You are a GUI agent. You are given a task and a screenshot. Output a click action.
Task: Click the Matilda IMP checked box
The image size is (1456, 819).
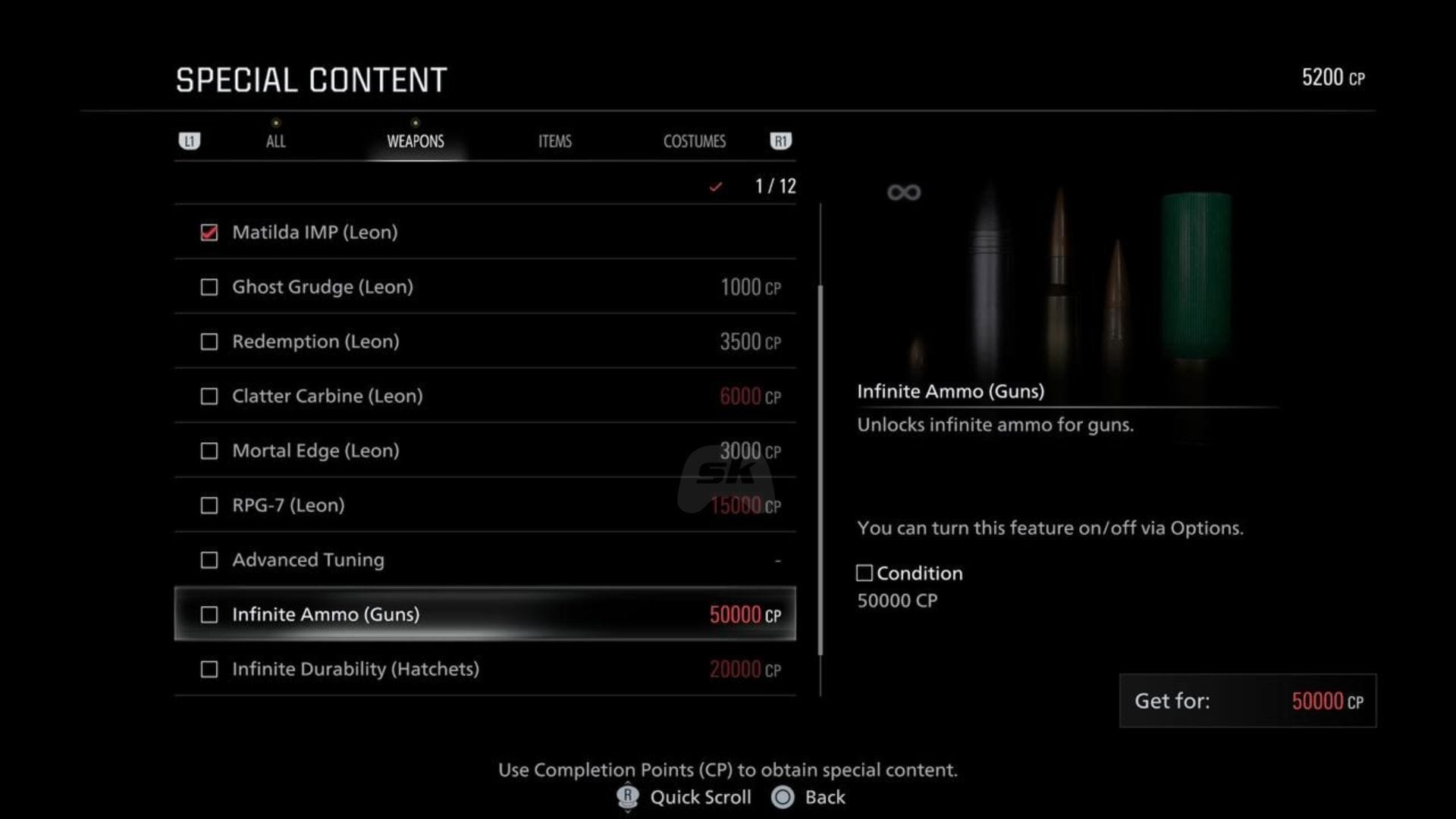tap(209, 233)
